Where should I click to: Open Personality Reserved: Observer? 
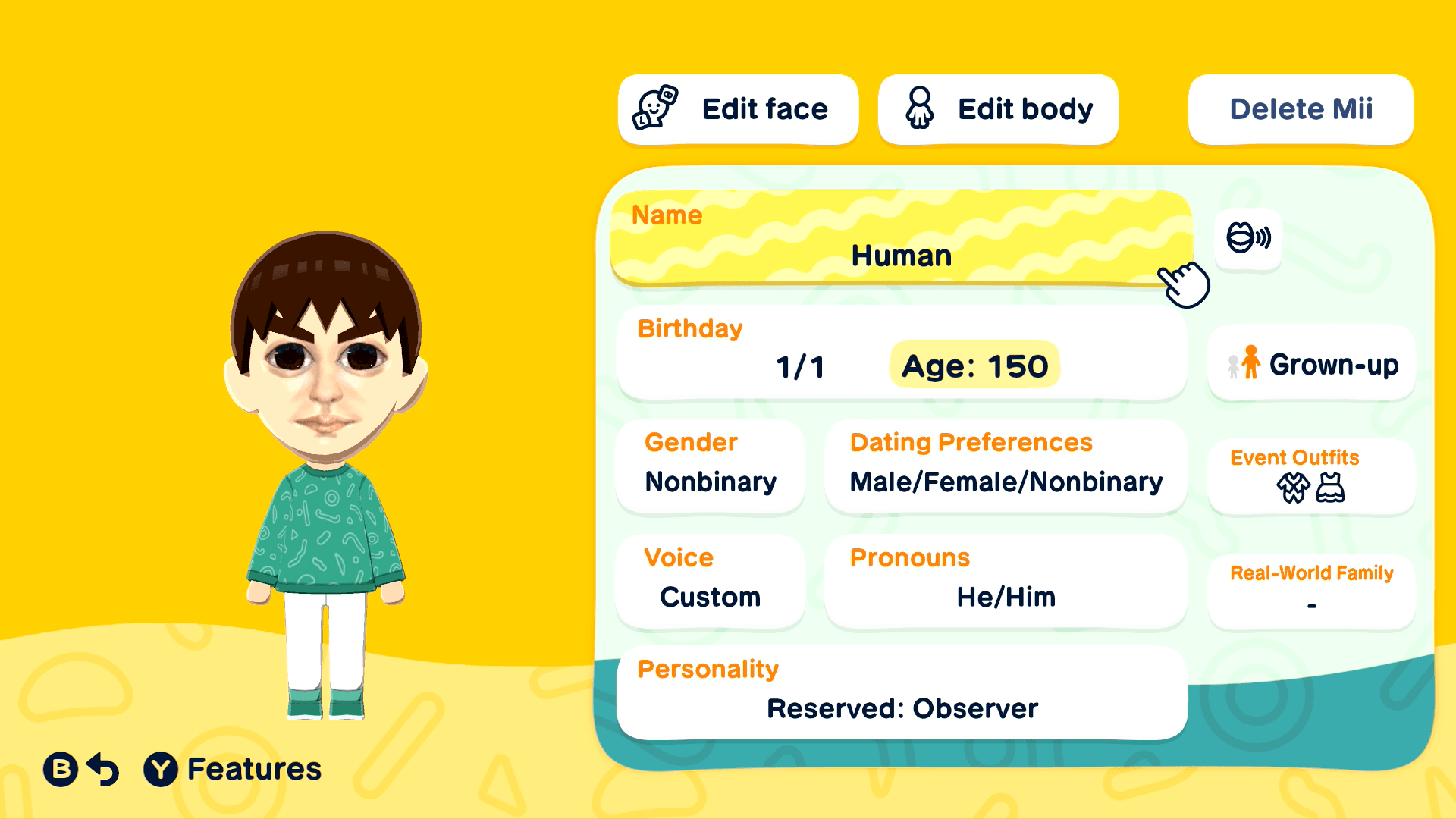(x=902, y=691)
